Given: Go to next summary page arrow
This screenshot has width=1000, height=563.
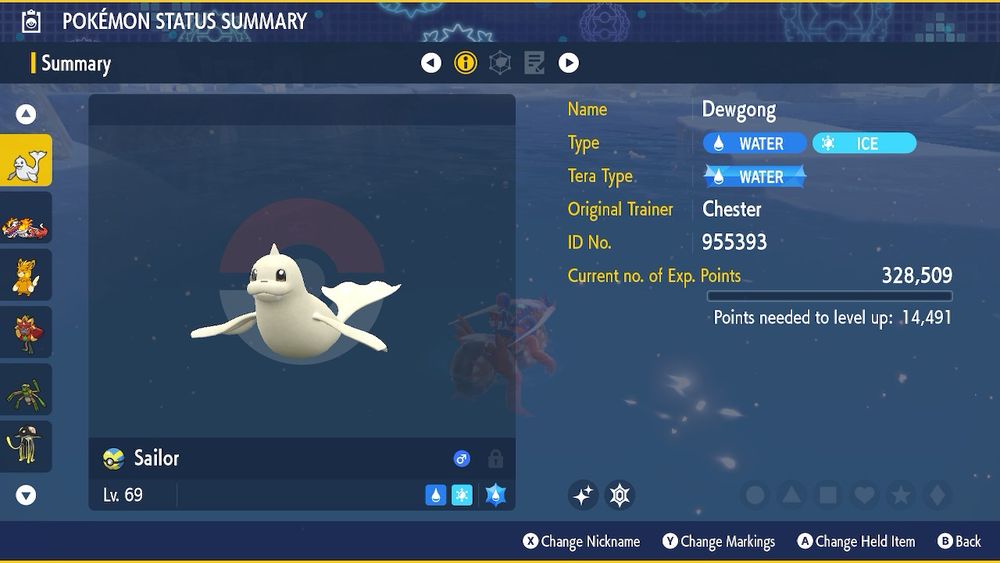Looking at the screenshot, I should point(569,63).
